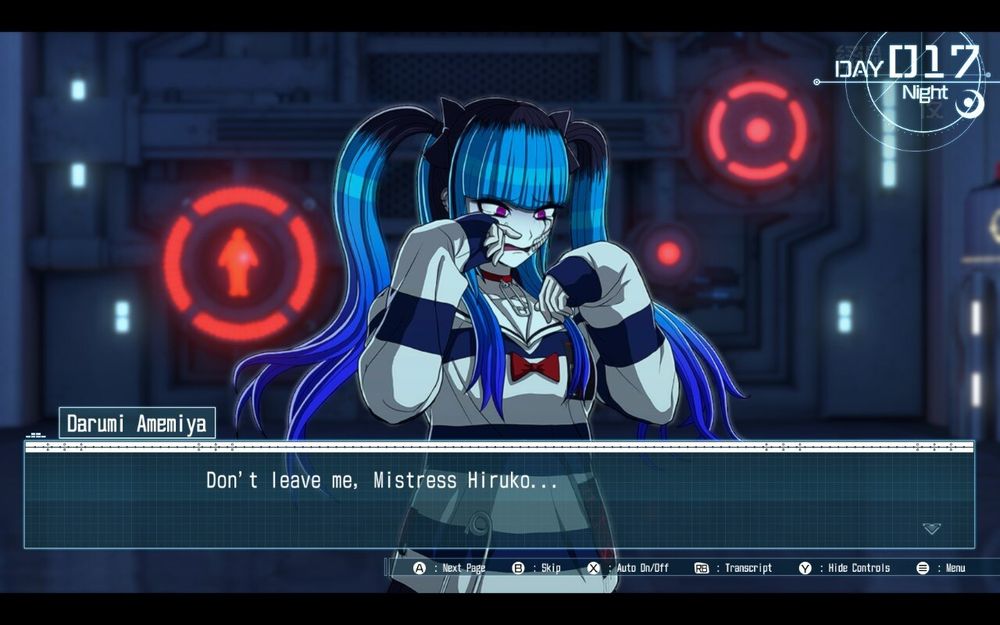Click the dialogue continue arrow indicator
1000x625 pixels.
[x=931, y=528]
